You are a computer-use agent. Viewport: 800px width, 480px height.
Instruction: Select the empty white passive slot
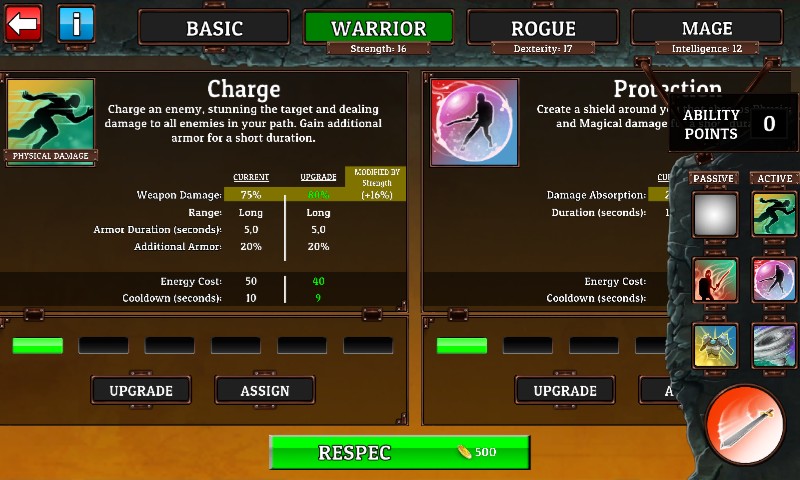pos(715,214)
